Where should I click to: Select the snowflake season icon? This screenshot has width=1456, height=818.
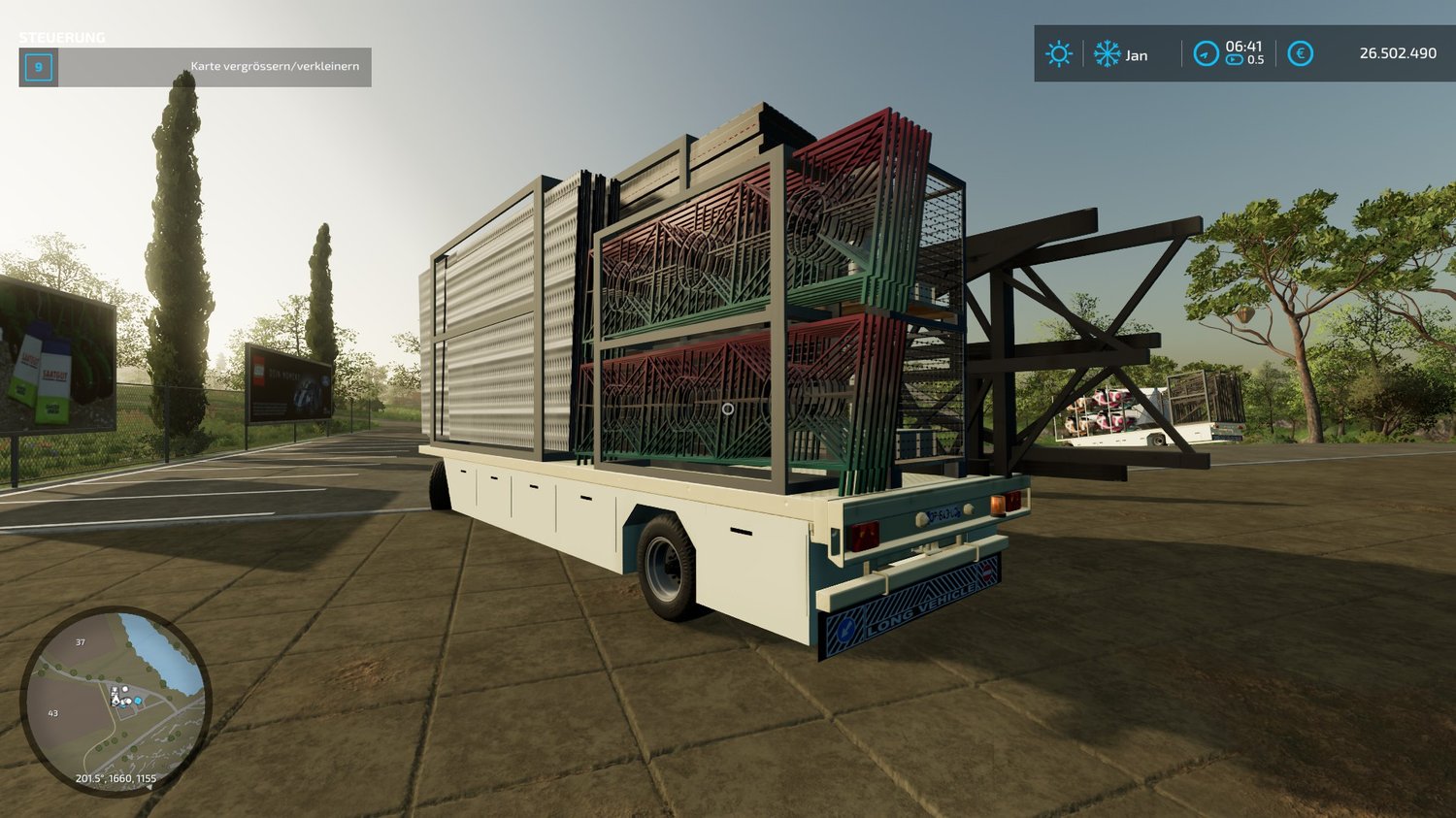point(1107,53)
